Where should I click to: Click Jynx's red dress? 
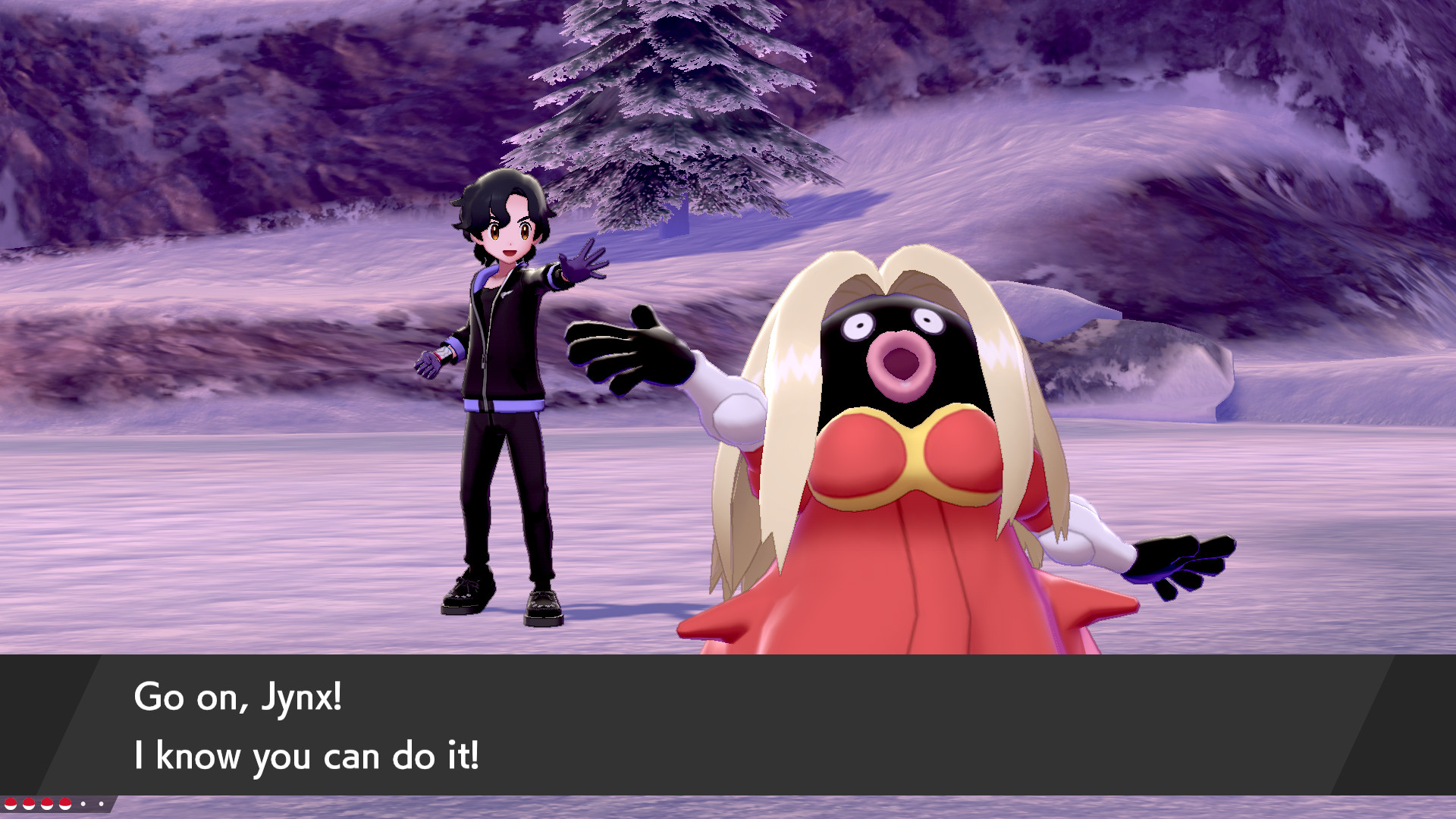tap(895, 584)
